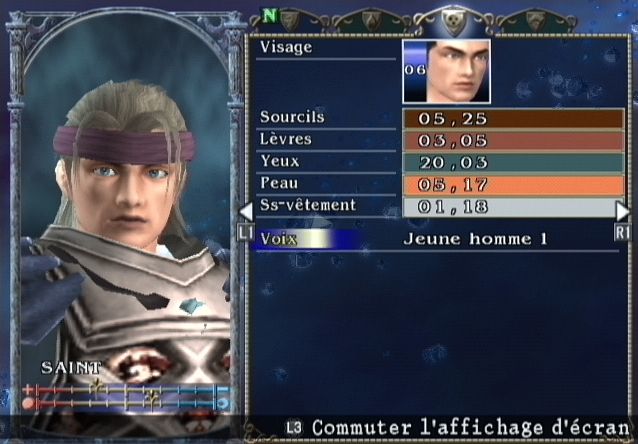This screenshot has width=638, height=444.
Task: Click the right white arrow beside the panel
Action: 622,211
